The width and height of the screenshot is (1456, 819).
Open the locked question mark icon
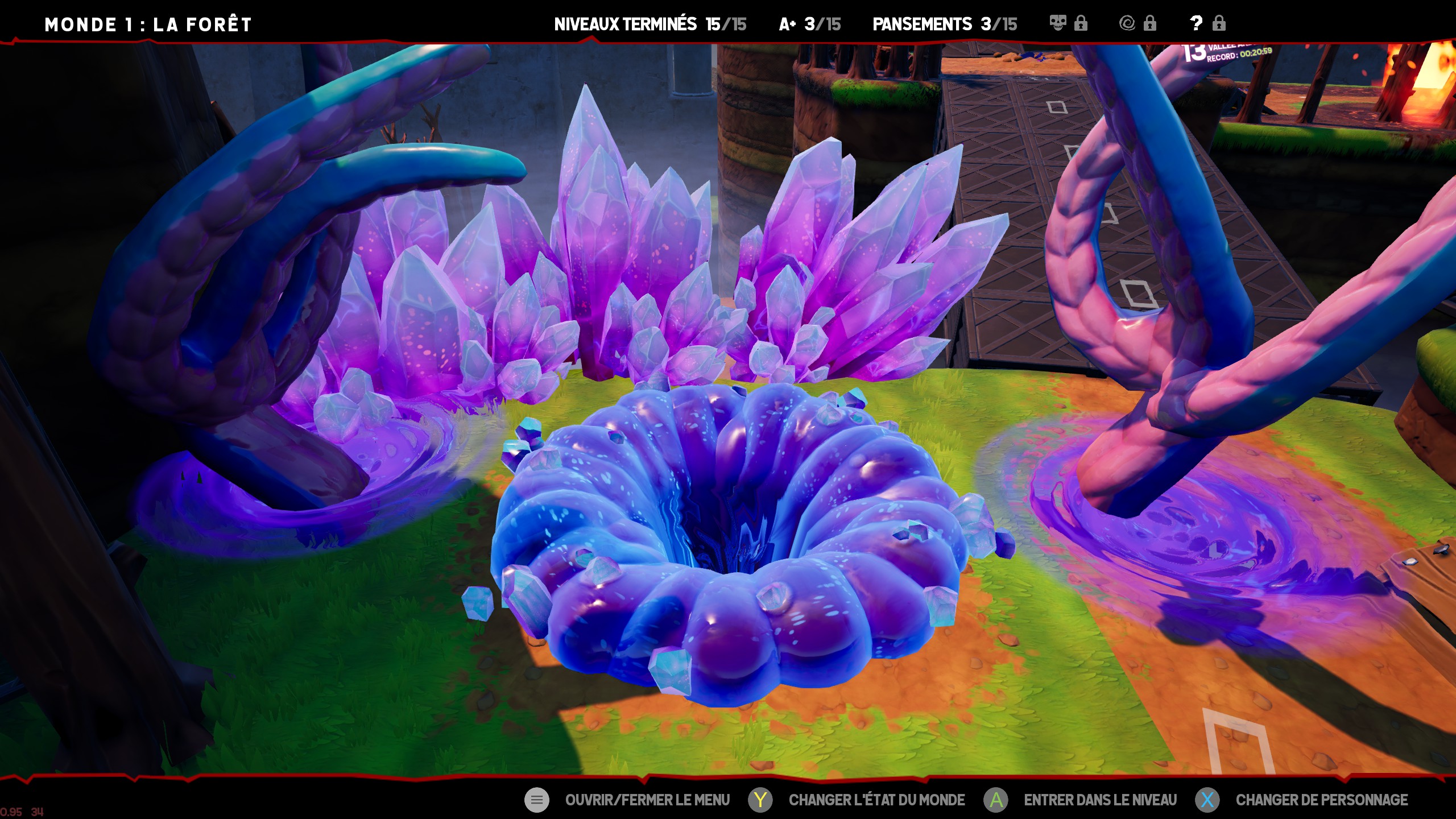1196,23
